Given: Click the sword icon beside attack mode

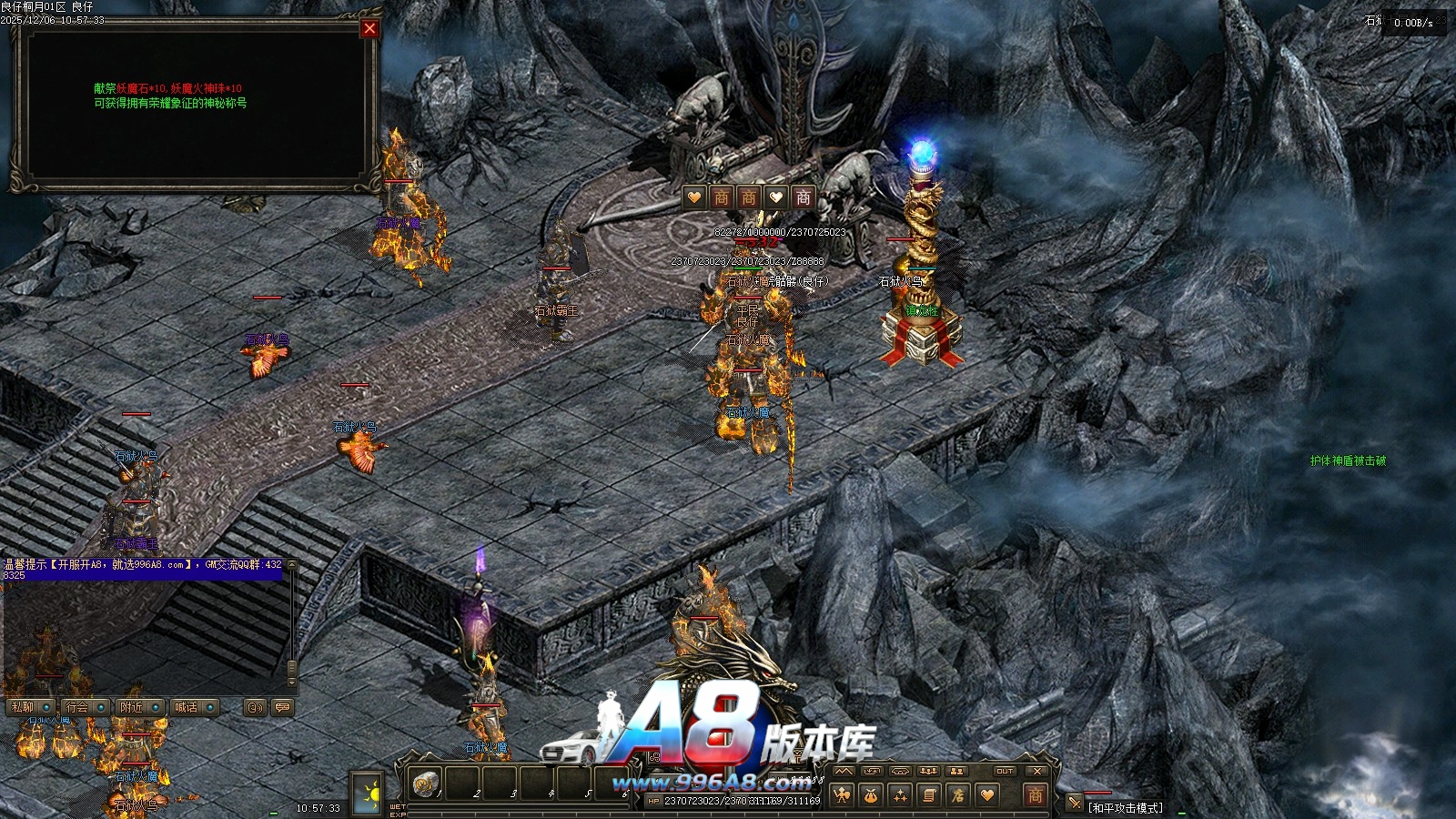Looking at the screenshot, I should 1075,803.
